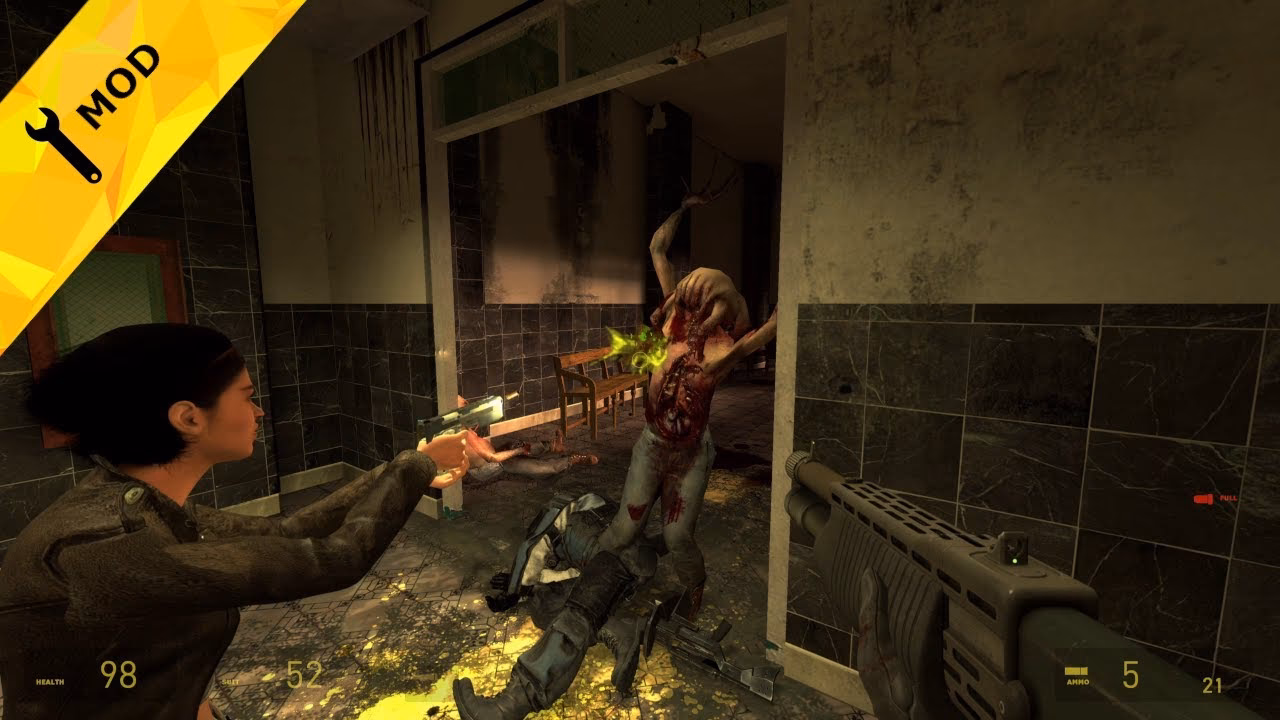1280x720 pixels.
Task: Click the loaded shell count of 5
Action: coord(1130,676)
